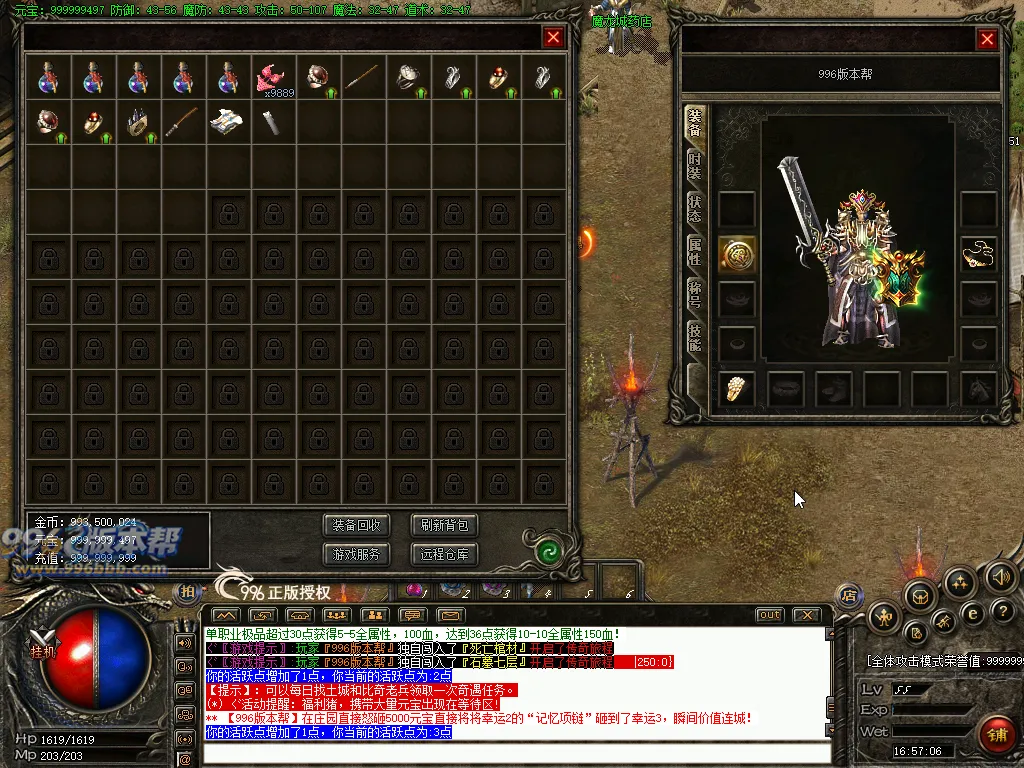Viewport: 1024px width, 768px height.
Task: Toggle the 挂机 auto-battle button
Action: point(41,650)
